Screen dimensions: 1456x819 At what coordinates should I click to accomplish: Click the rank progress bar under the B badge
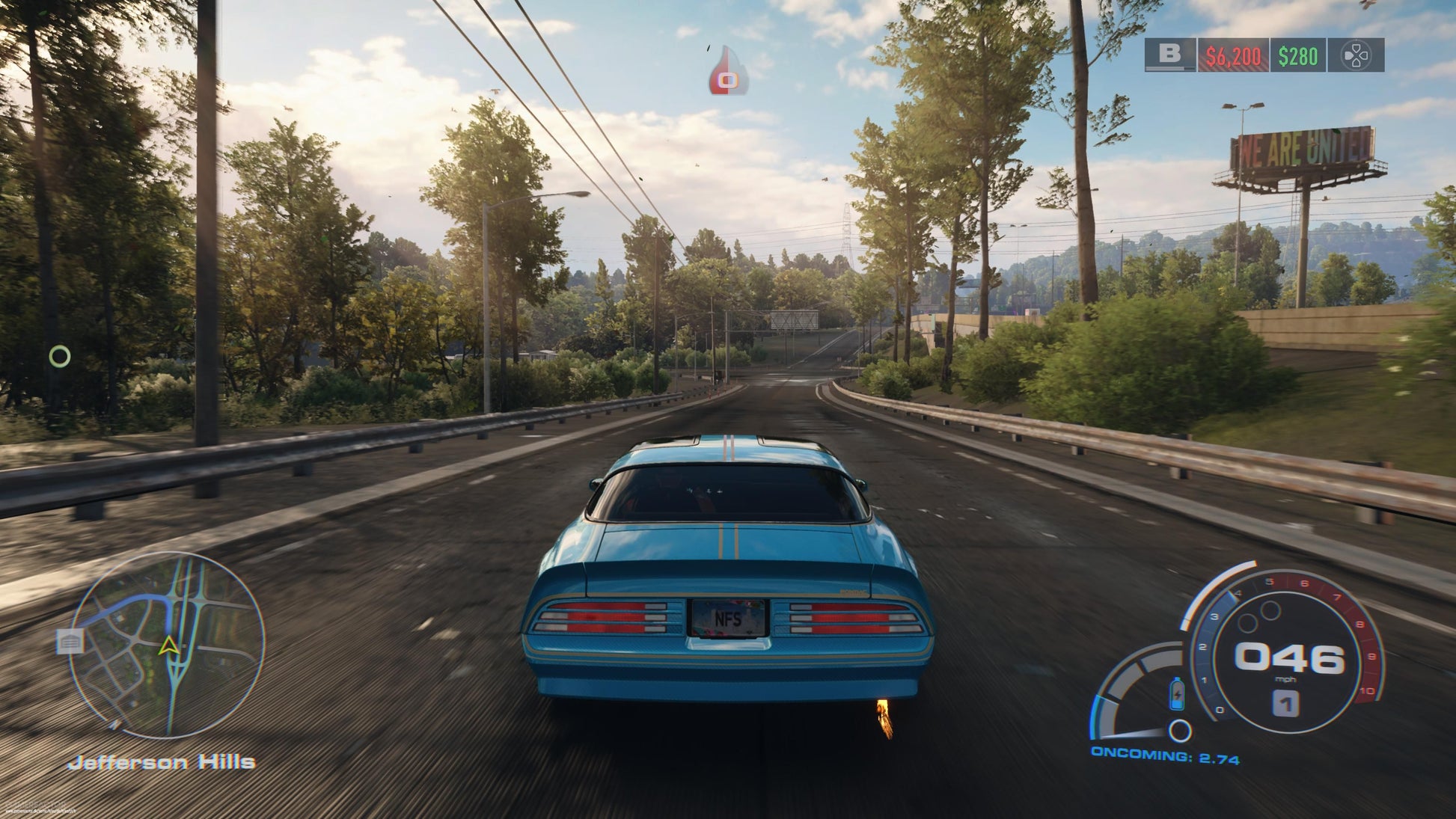coord(1171,68)
